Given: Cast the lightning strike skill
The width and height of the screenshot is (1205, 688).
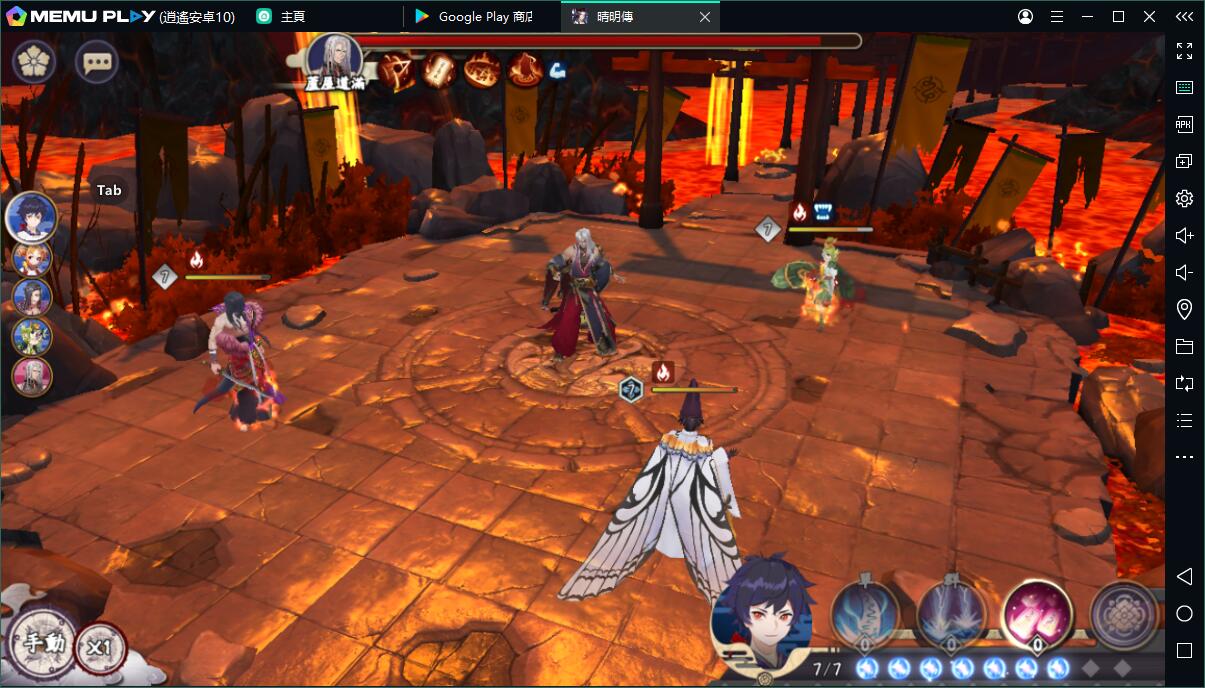Looking at the screenshot, I should tap(951, 611).
